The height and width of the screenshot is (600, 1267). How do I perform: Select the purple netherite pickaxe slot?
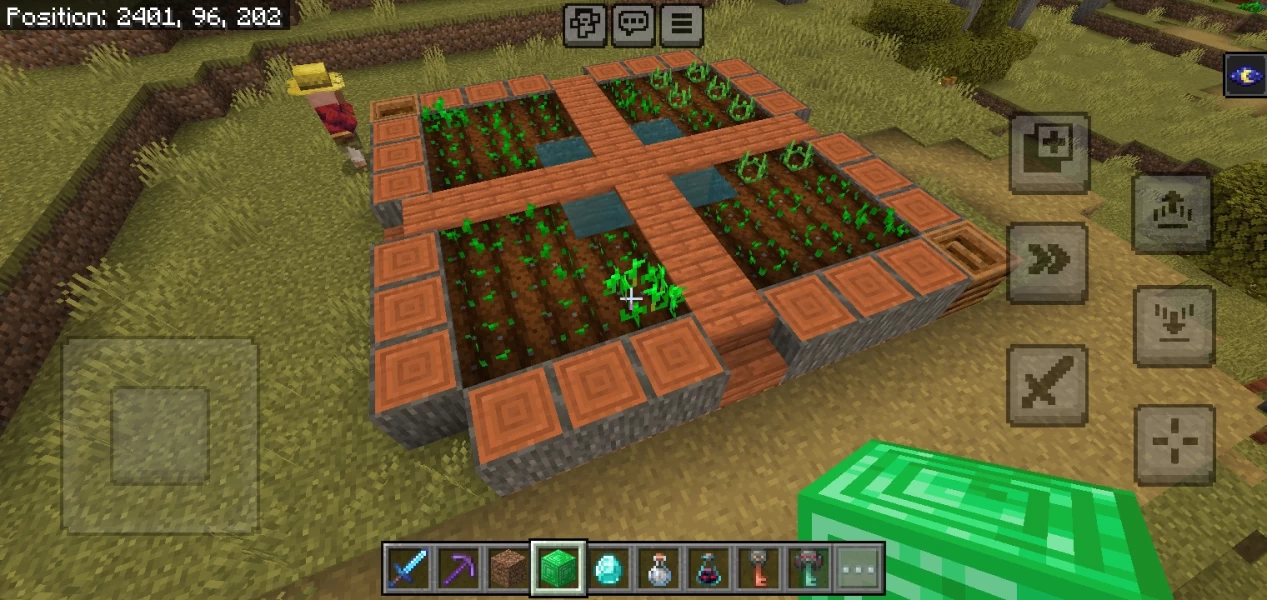[x=457, y=570]
